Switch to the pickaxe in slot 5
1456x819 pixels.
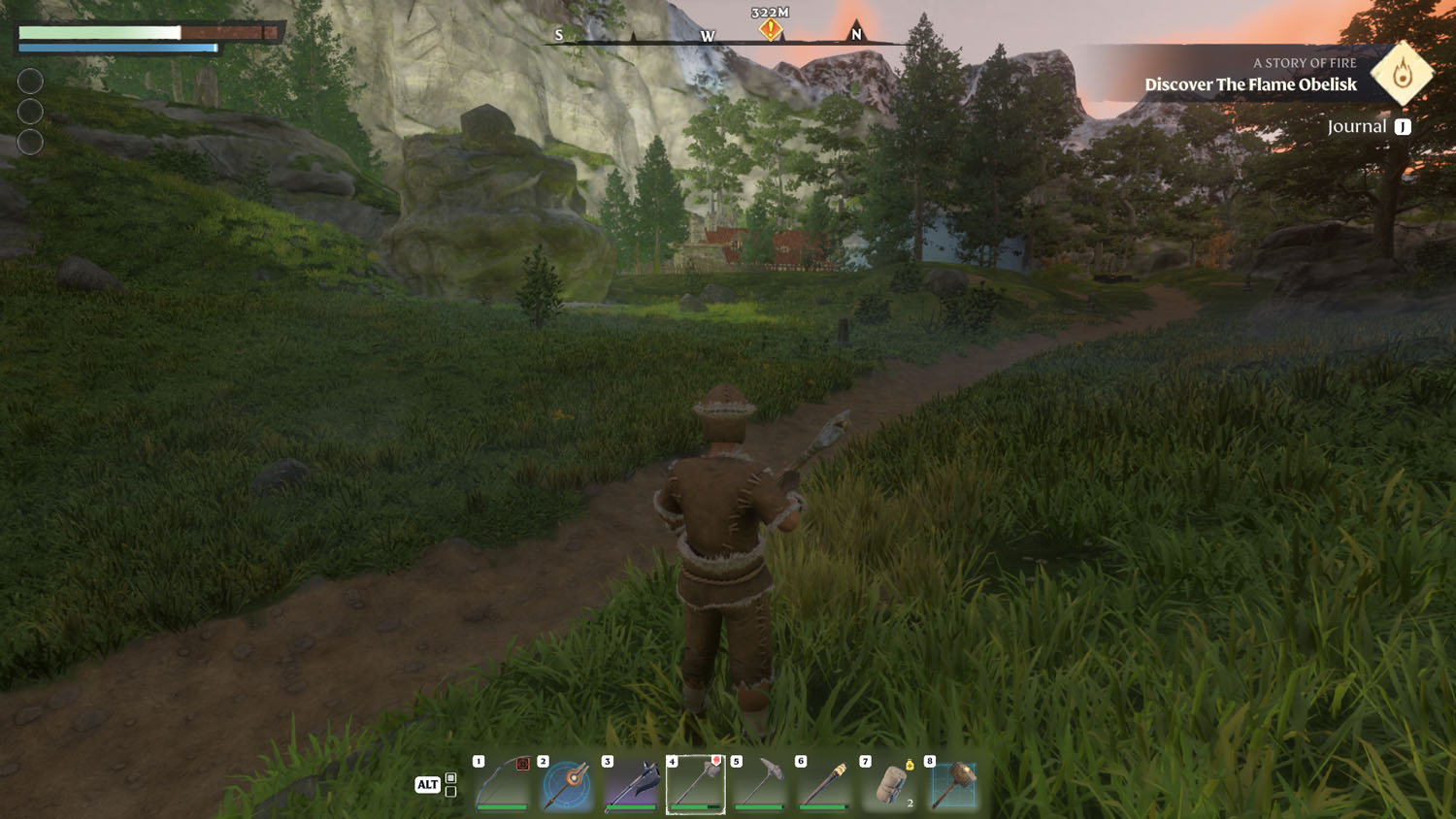[760, 784]
